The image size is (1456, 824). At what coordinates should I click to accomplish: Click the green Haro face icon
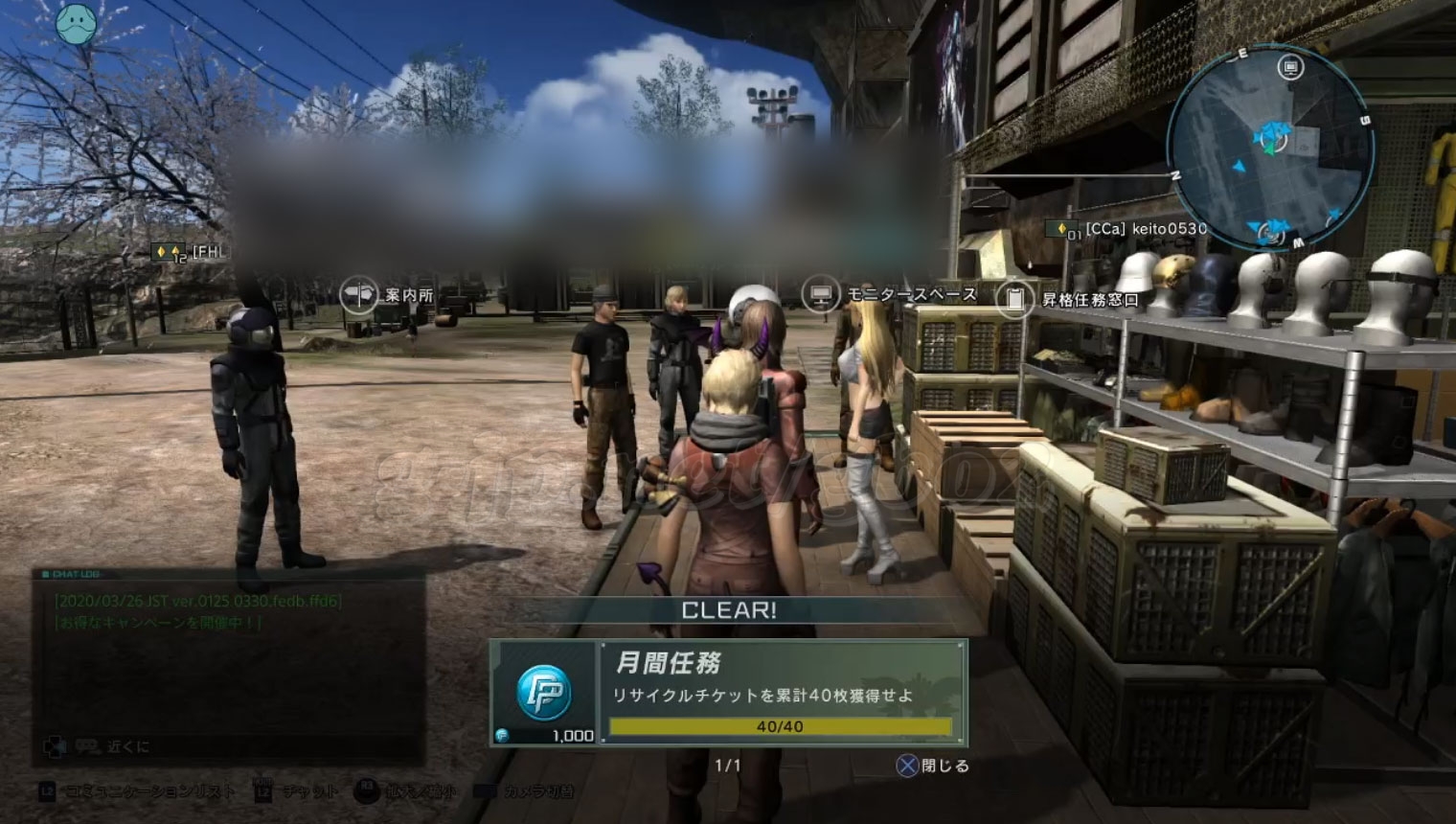pos(77,22)
